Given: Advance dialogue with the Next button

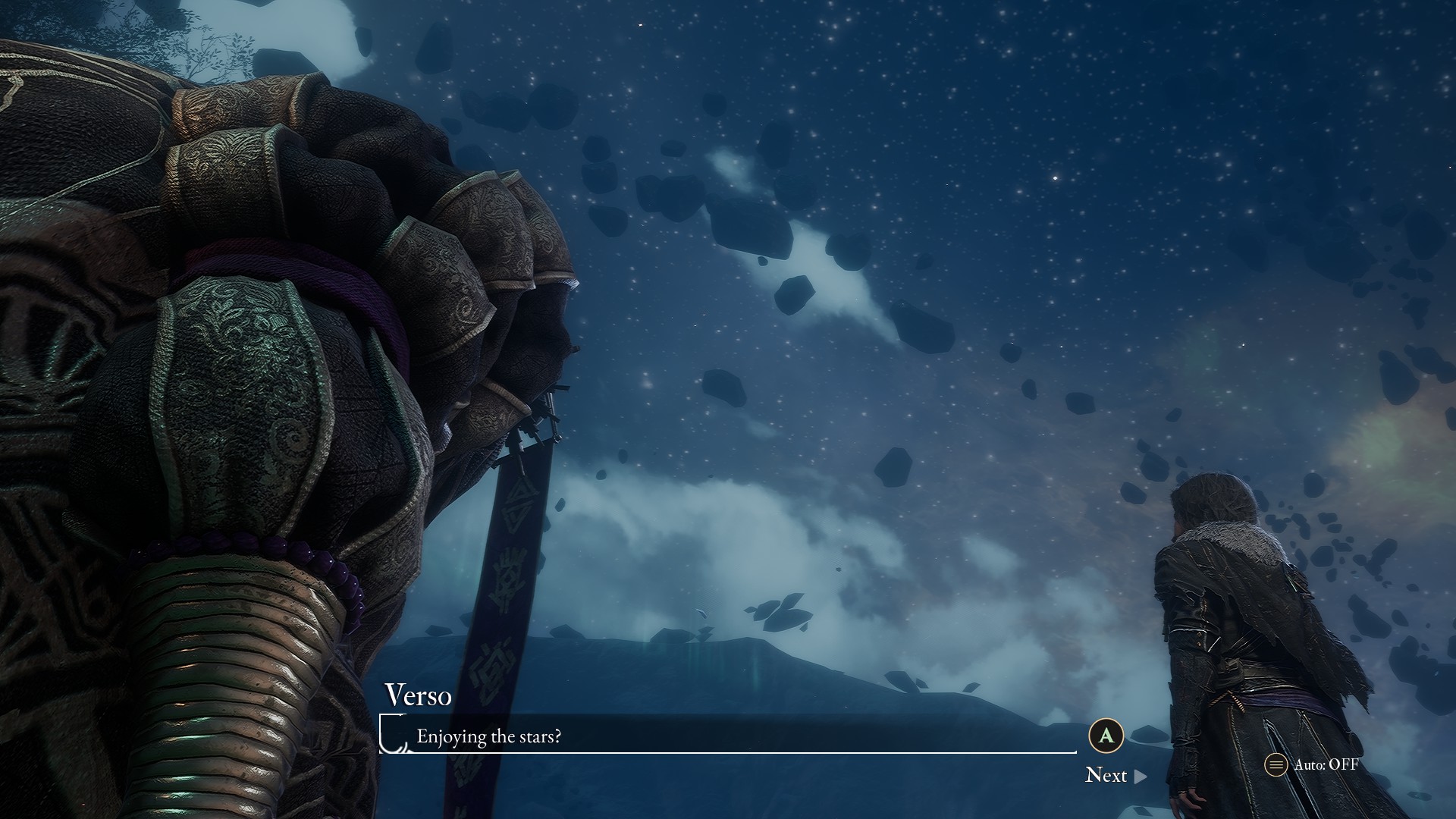Looking at the screenshot, I should click(1115, 775).
